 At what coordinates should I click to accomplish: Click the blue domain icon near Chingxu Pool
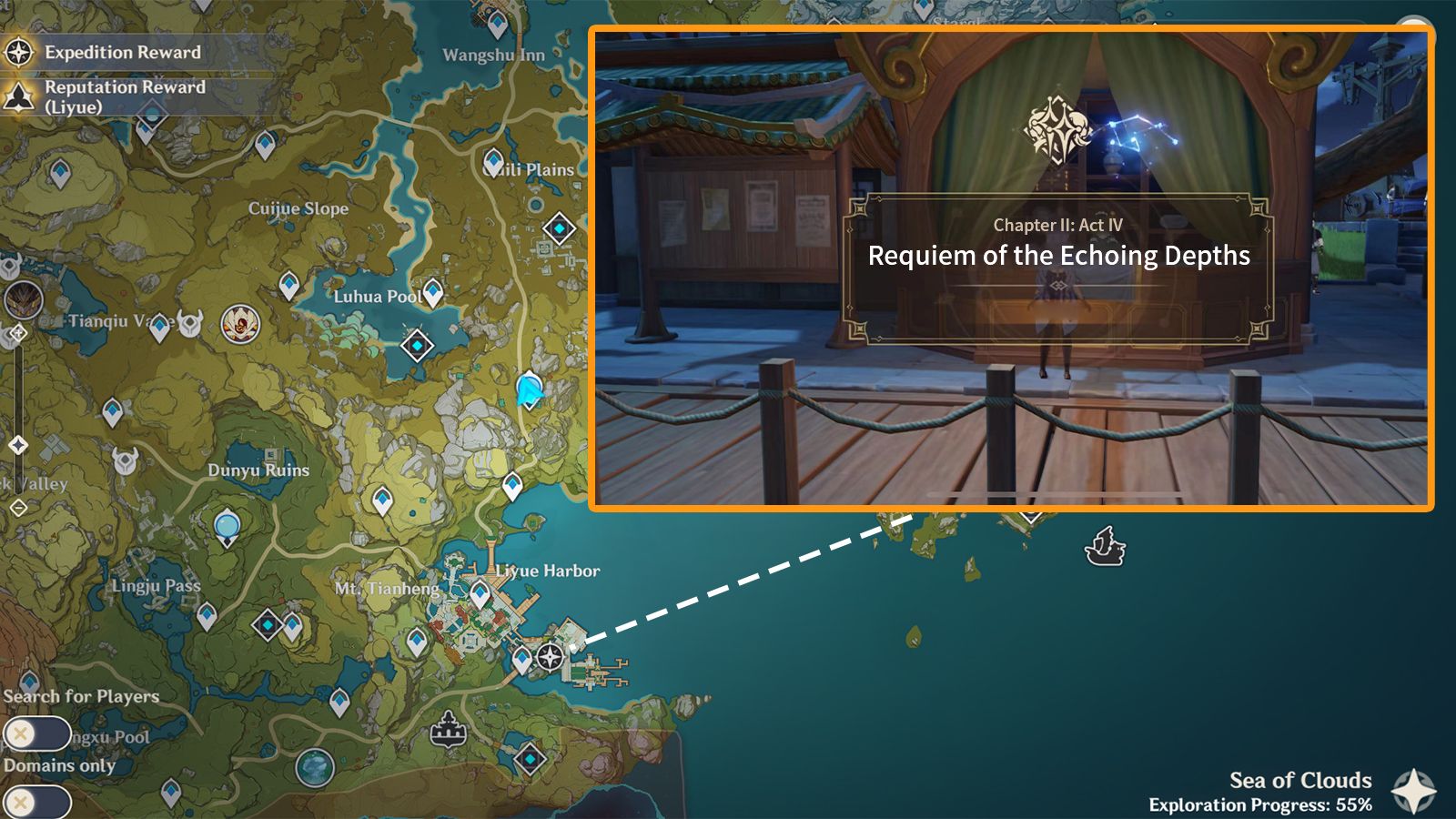point(314,766)
